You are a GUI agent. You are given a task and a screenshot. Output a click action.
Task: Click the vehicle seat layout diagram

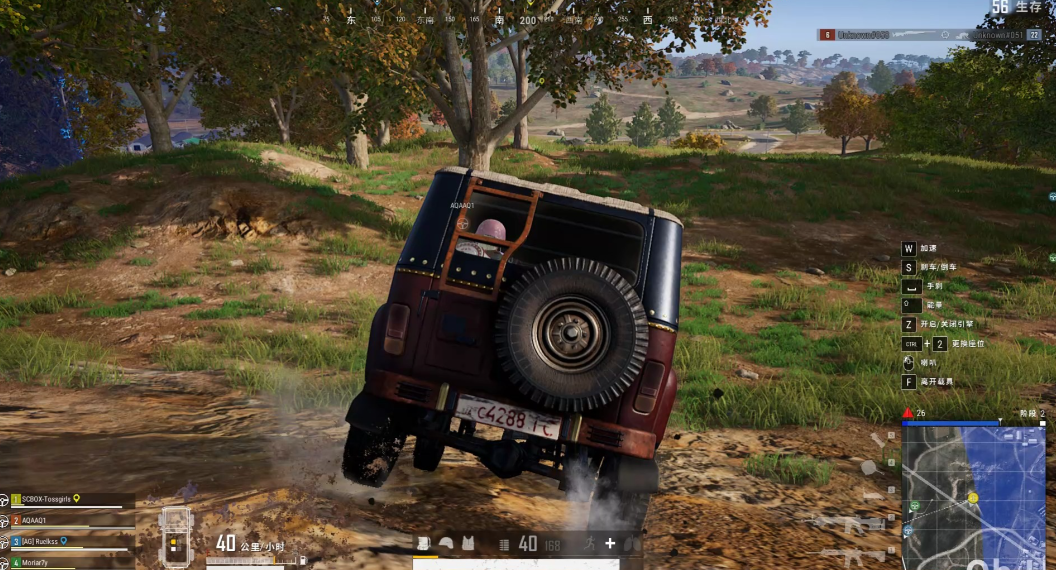[x=174, y=531]
